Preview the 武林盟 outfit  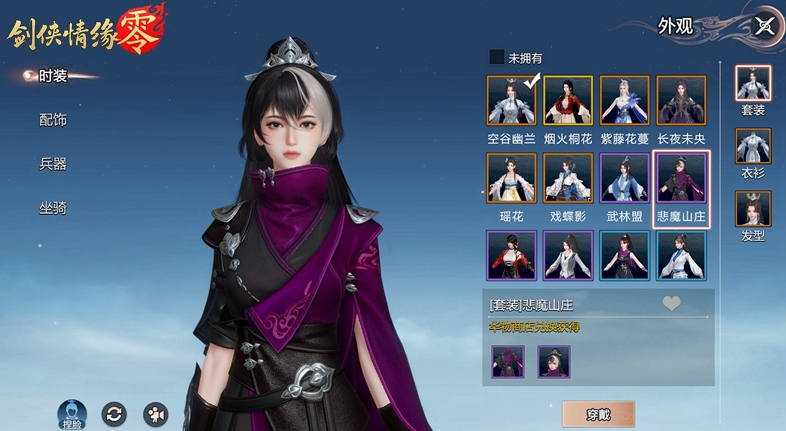click(625, 178)
